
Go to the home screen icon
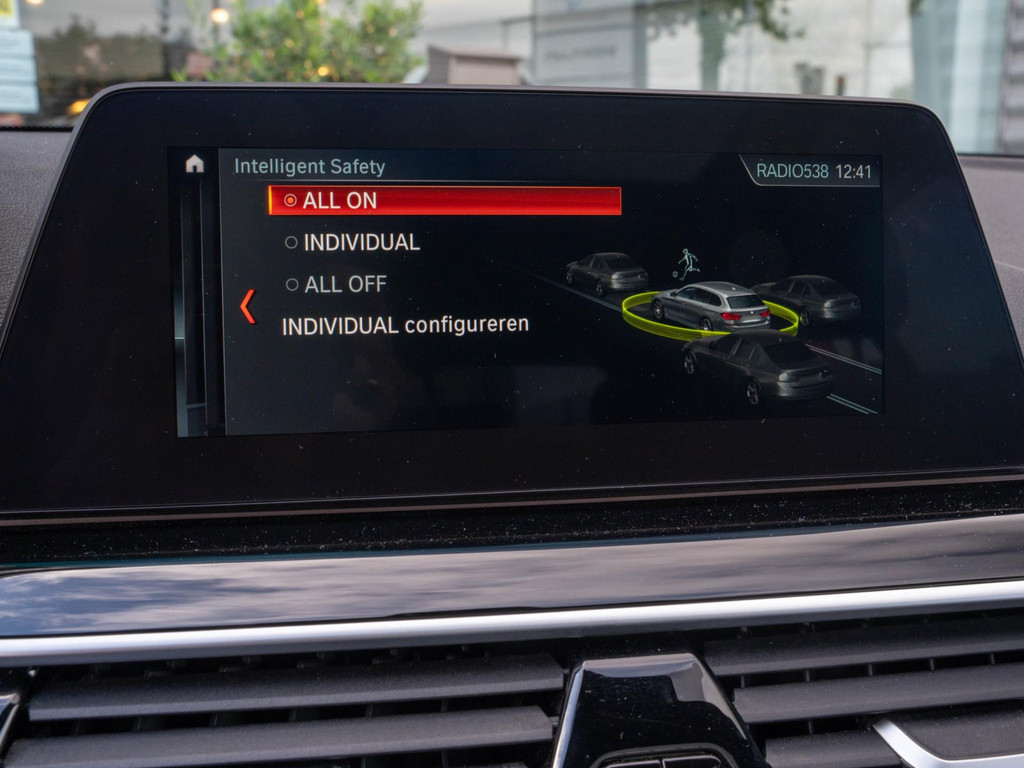[x=194, y=165]
